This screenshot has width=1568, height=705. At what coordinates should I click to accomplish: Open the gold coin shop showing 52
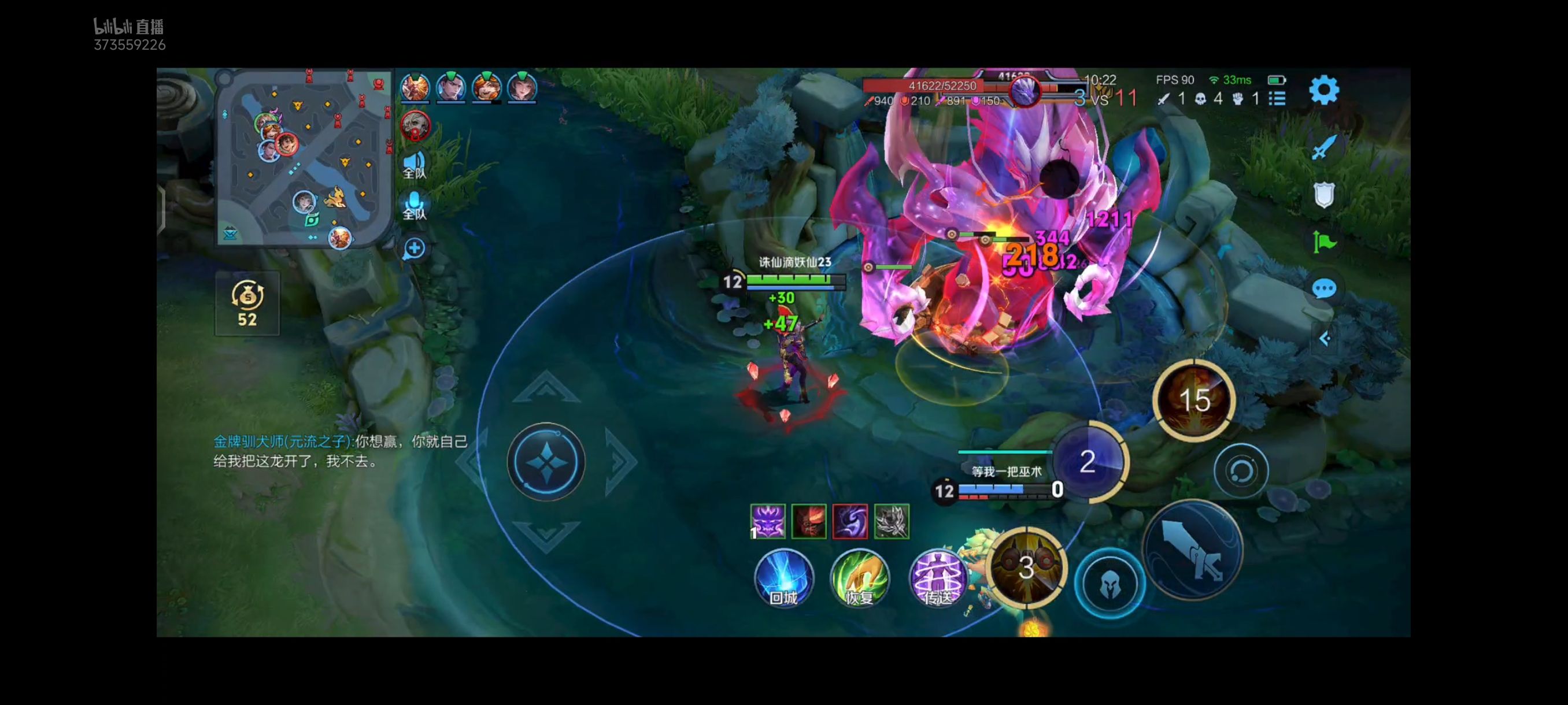tap(247, 303)
